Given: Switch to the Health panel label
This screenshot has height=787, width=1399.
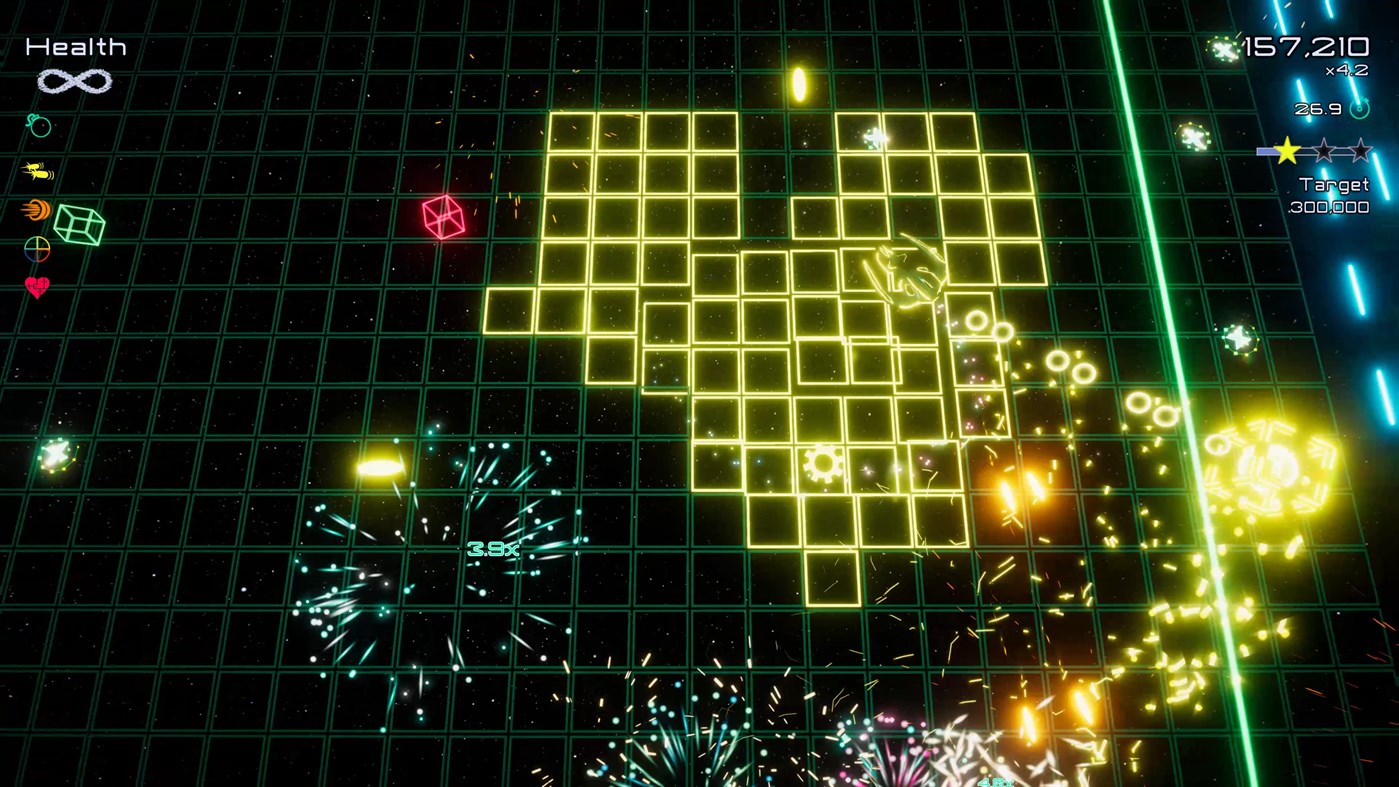Looking at the screenshot, I should [75, 45].
